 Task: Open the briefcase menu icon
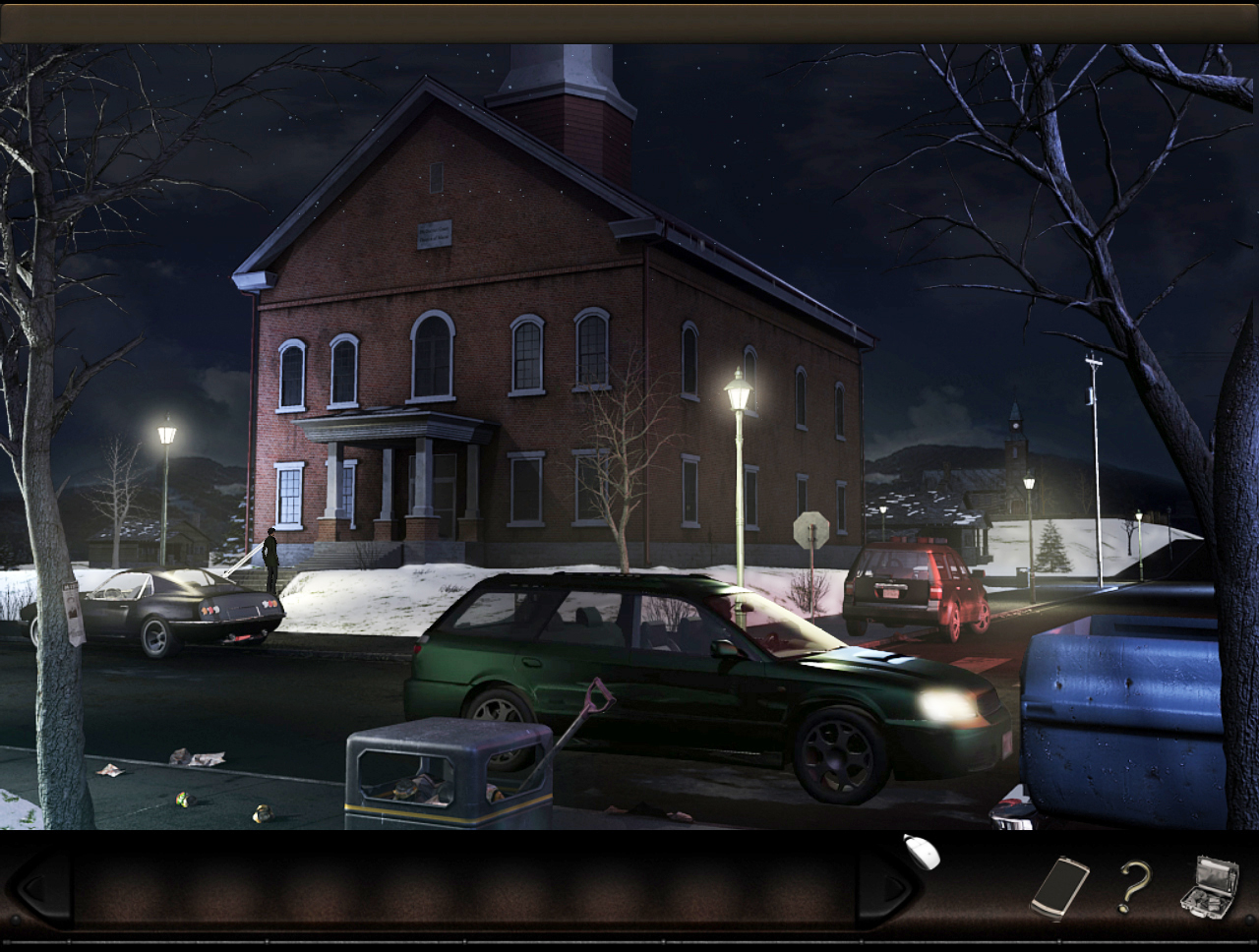pos(1209,887)
